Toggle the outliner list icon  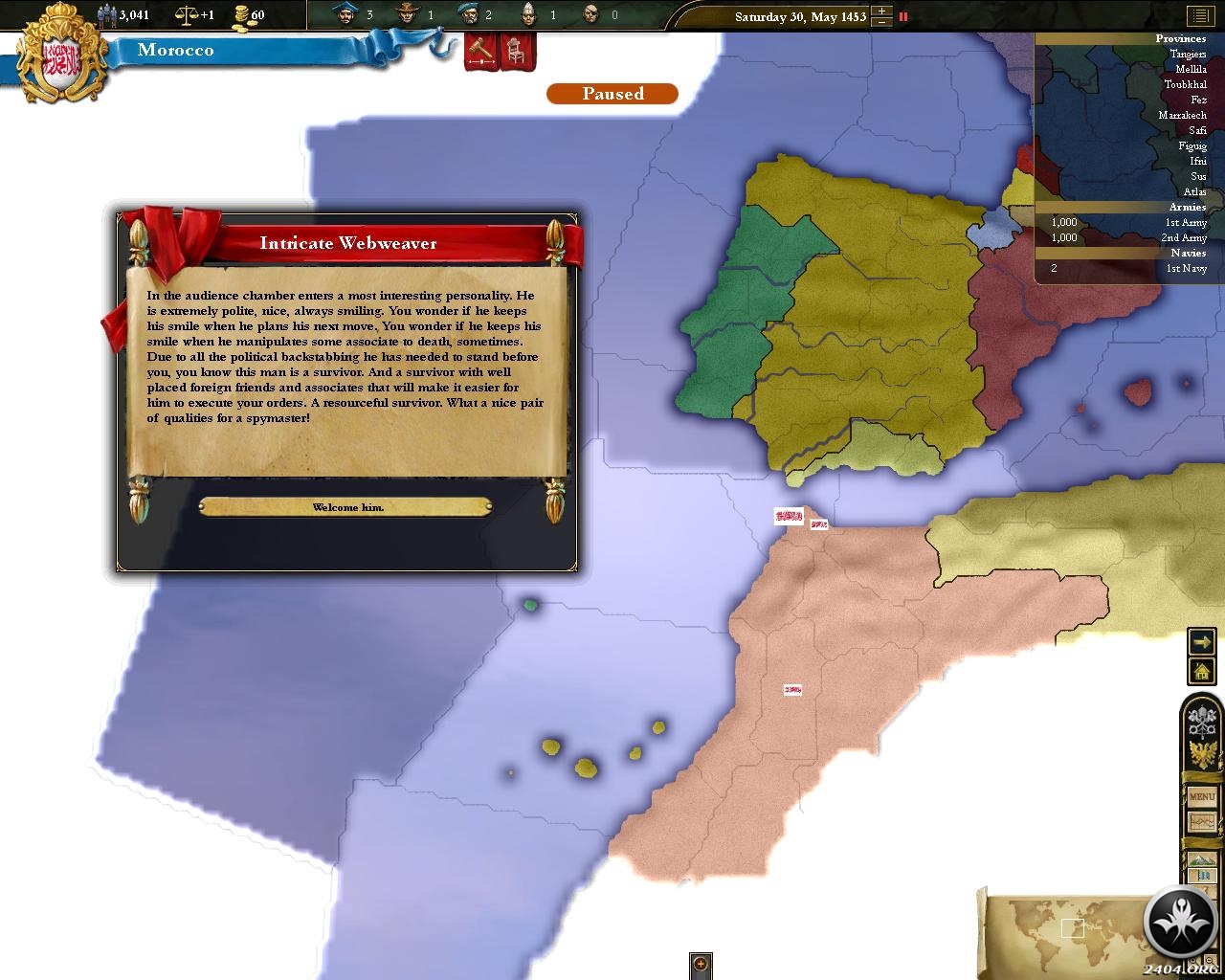point(1199,16)
